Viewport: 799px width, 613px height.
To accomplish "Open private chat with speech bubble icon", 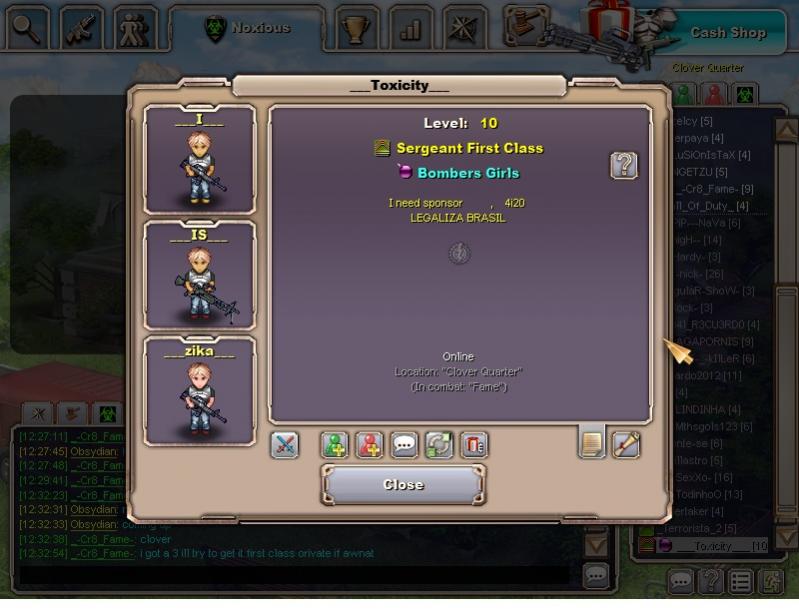I will tap(404, 445).
